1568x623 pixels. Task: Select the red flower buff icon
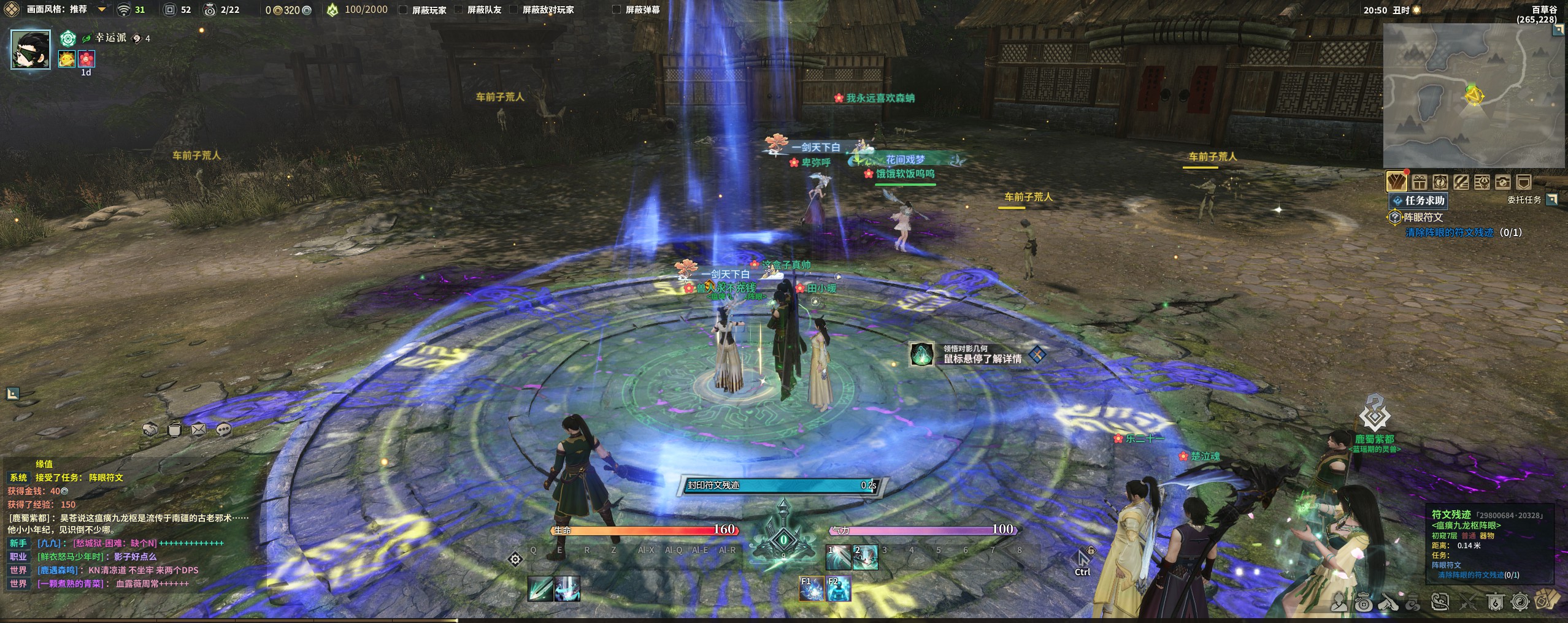pyautogui.click(x=87, y=59)
